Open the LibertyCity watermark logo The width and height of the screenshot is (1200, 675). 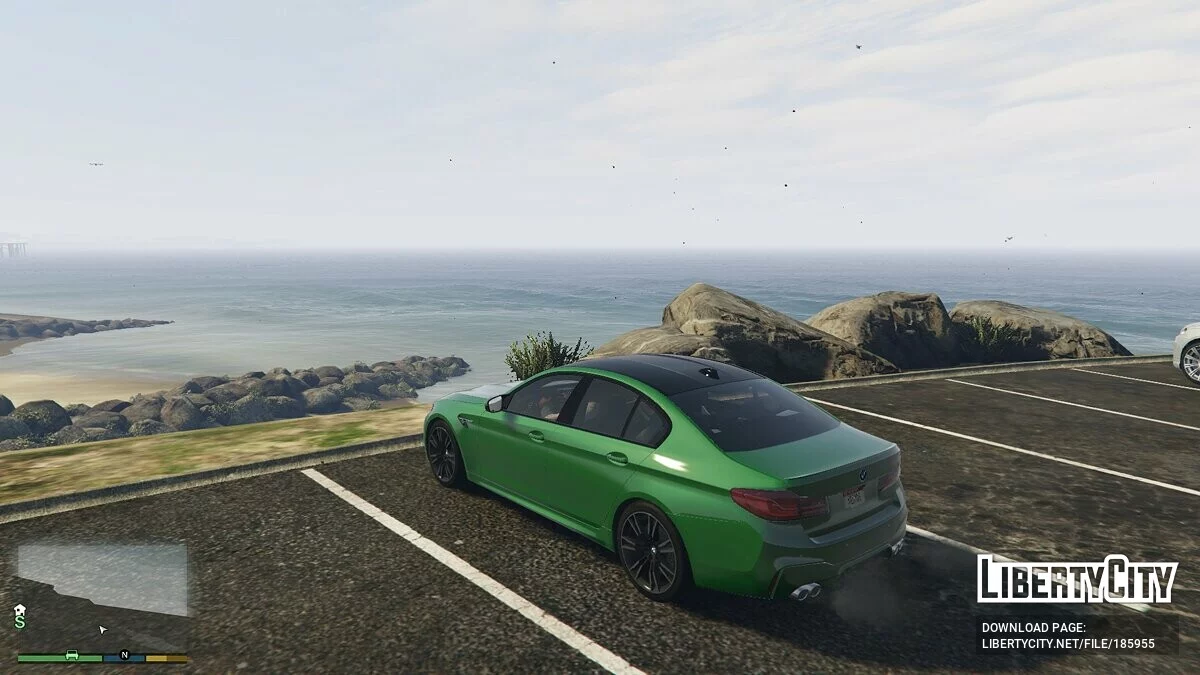[1077, 579]
